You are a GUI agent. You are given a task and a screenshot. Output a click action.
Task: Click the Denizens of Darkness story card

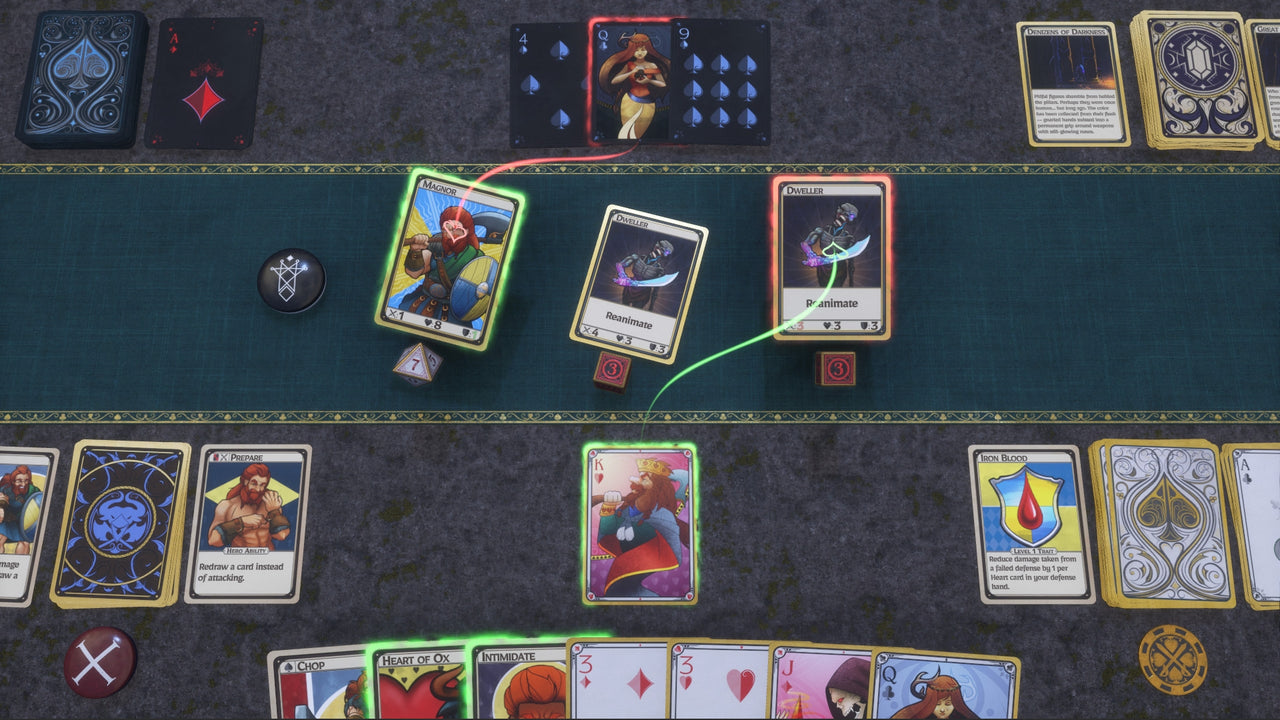coord(1071,85)
